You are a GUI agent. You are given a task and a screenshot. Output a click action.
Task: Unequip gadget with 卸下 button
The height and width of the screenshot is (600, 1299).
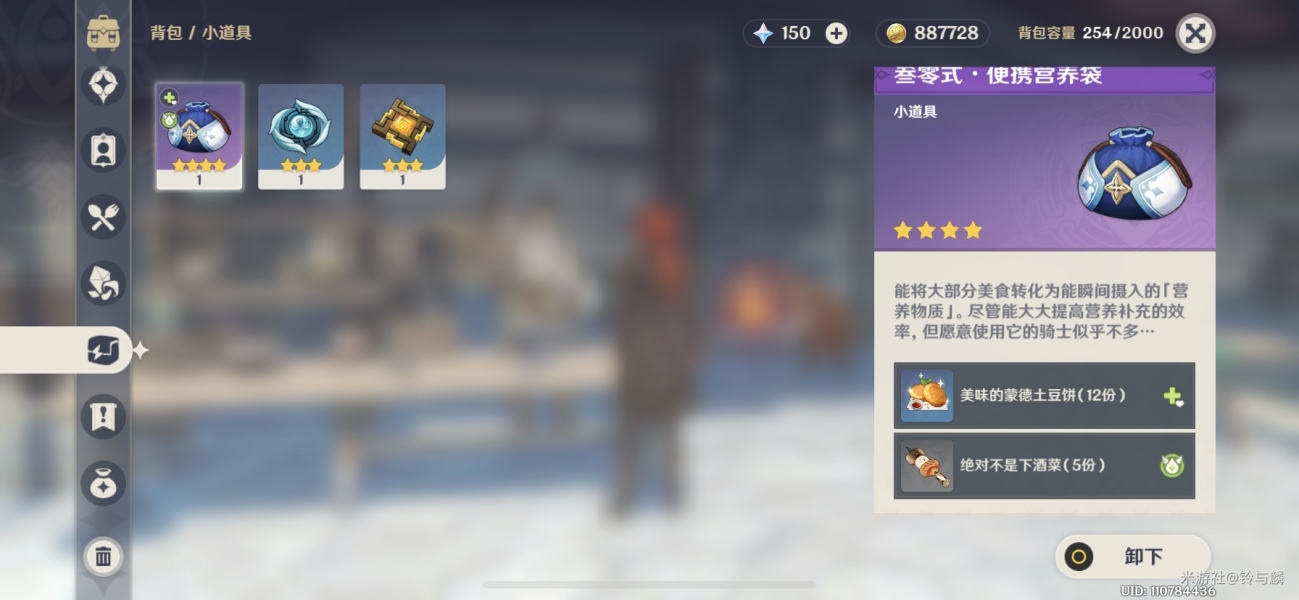pos(1133,557)
